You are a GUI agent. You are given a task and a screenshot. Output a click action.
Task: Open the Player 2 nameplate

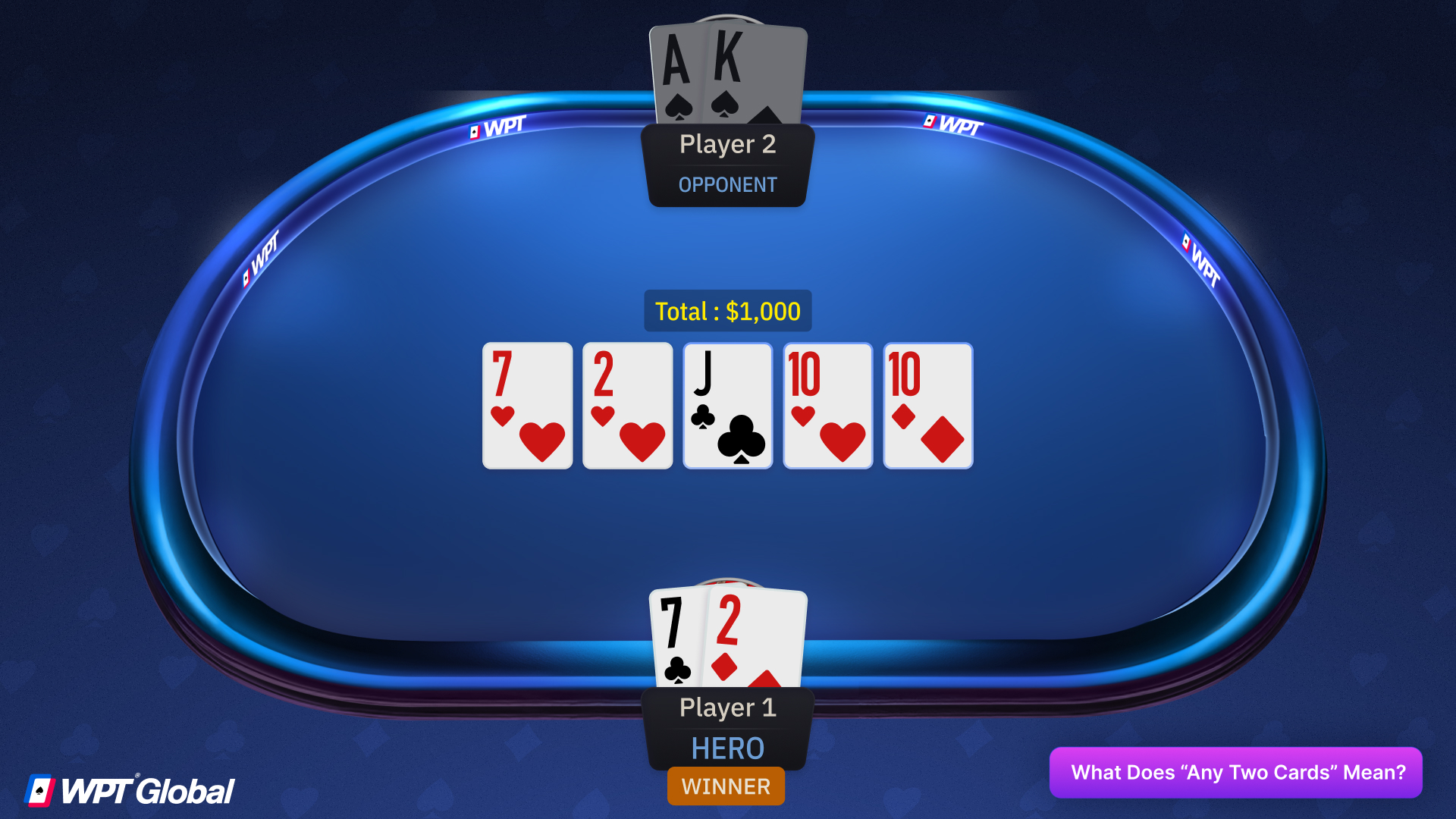(x=726, y=145)
